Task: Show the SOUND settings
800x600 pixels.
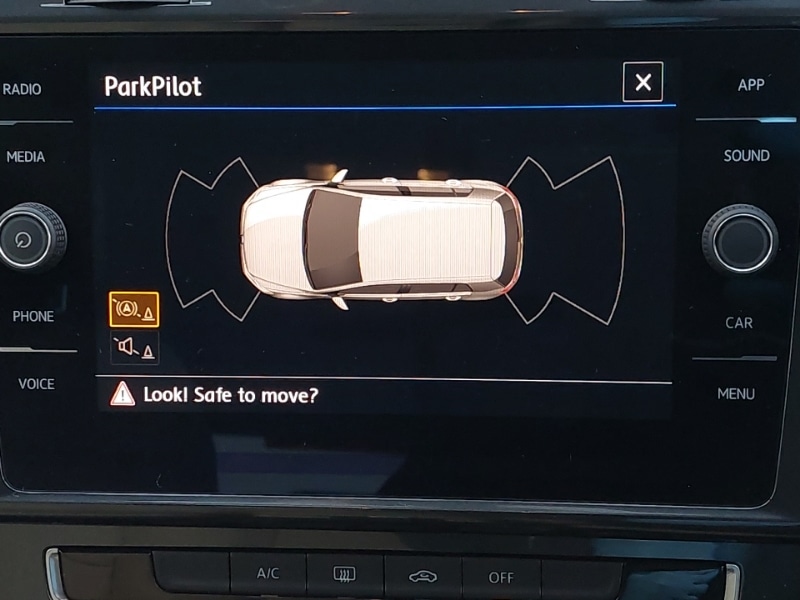Action: coord(746,156)
